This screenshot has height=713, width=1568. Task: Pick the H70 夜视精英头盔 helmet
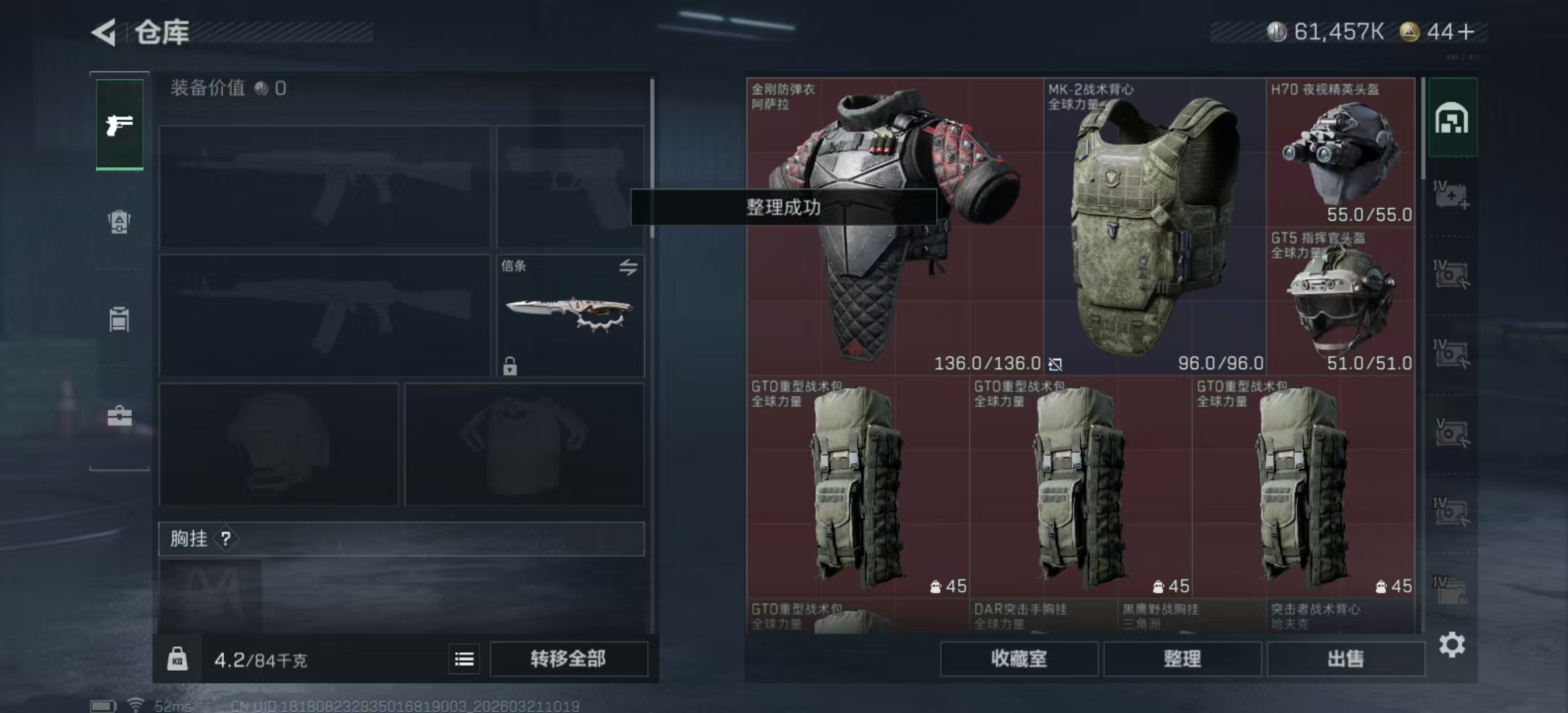point(1340,152)
